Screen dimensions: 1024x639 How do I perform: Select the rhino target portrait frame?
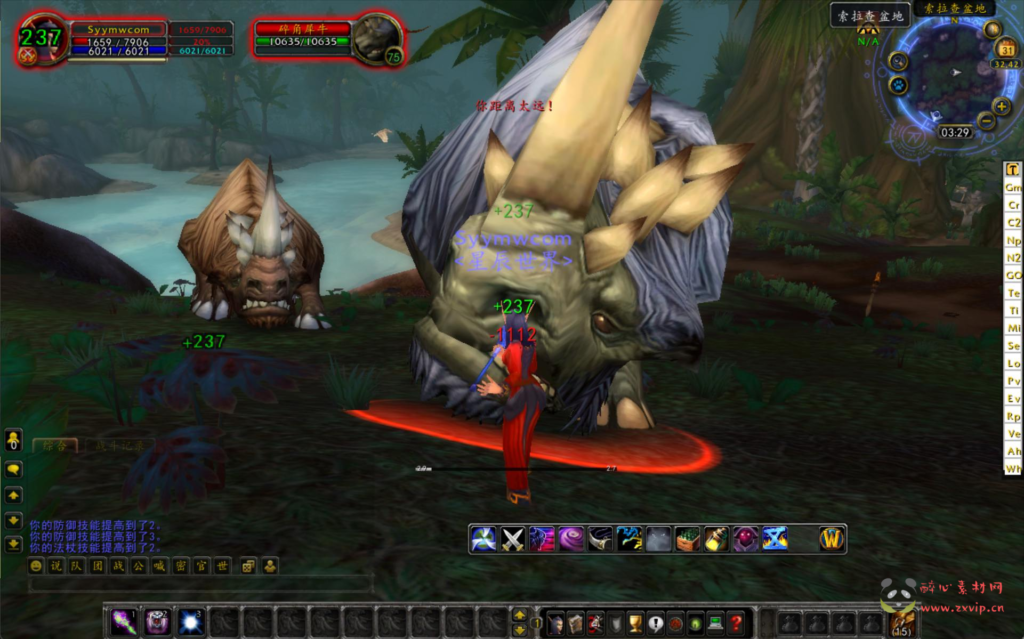pyautogui.click(x=377, y=40)
